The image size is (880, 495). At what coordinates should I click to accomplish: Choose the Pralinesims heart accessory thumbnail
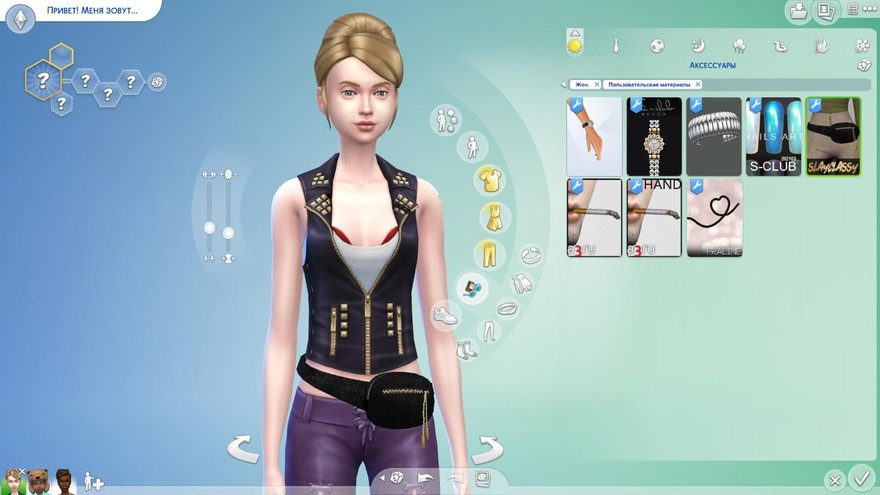pyautogui.click(x=714, y=219)
